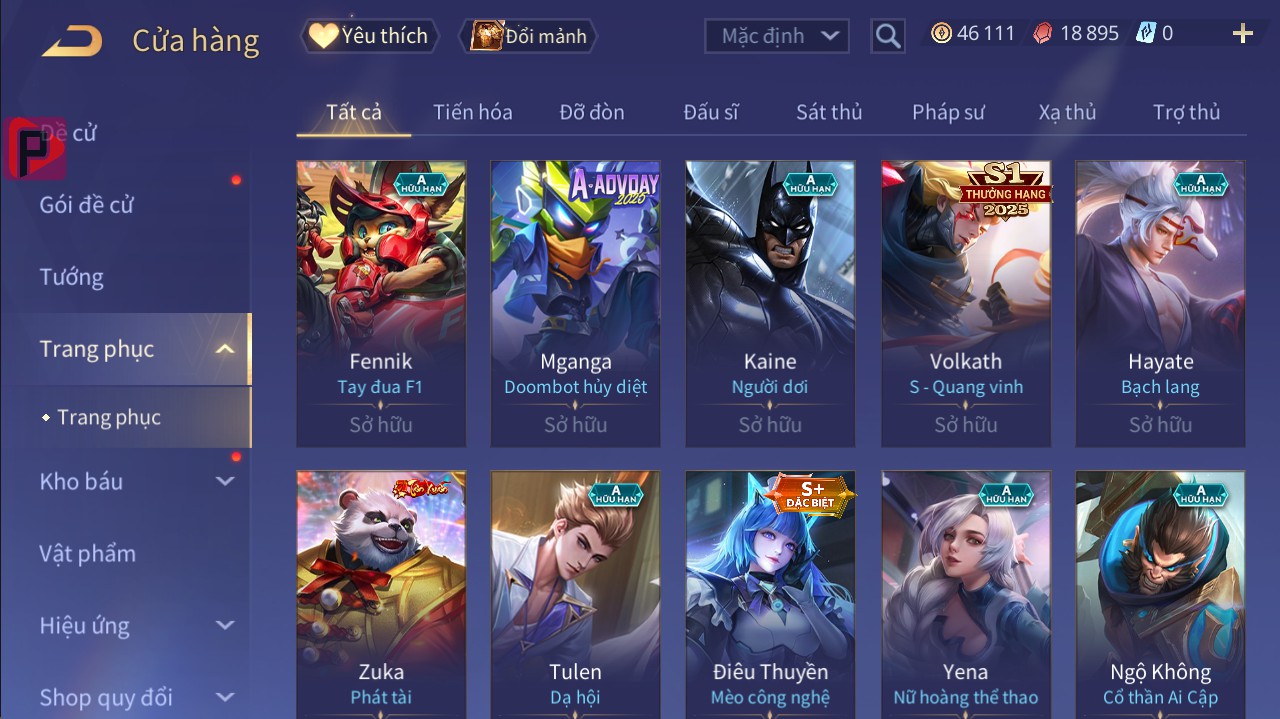Viewport: 1280px width, 719px height.
Task: Go back with the return arrow
Action: point(72,40)
